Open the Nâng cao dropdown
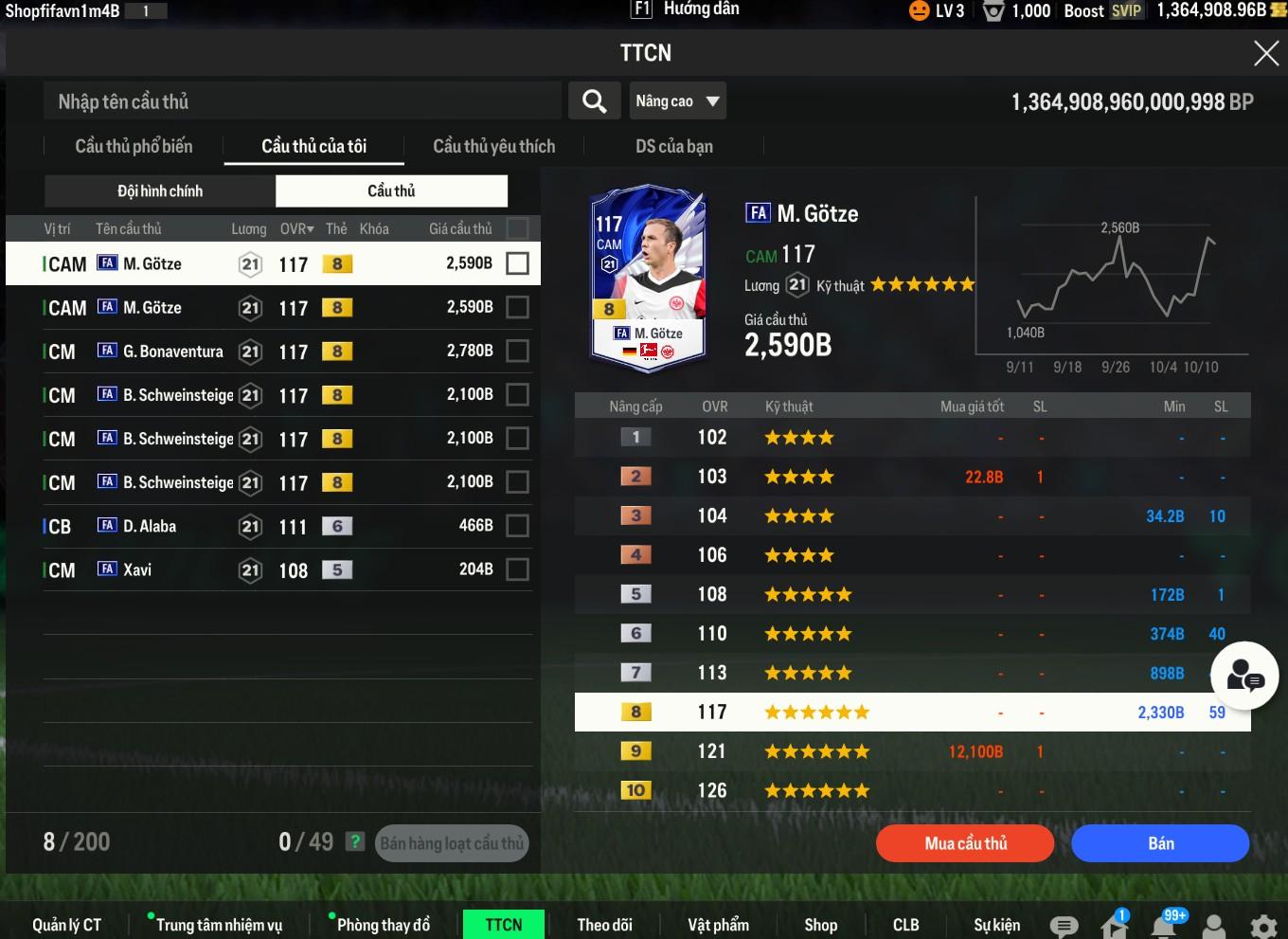1288x939 pixels. (x=677, y=101)
